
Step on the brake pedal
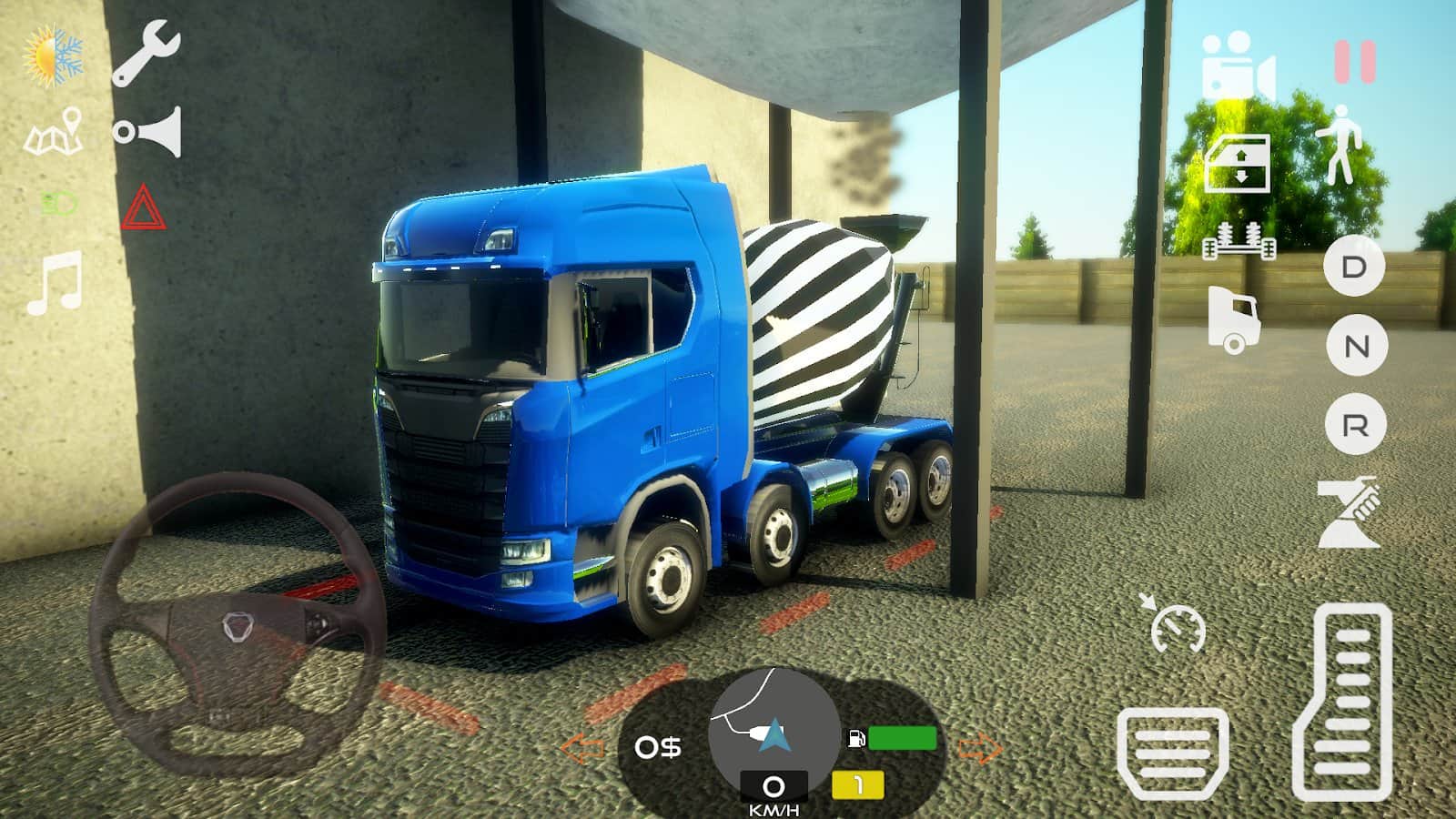point(1172,752)
